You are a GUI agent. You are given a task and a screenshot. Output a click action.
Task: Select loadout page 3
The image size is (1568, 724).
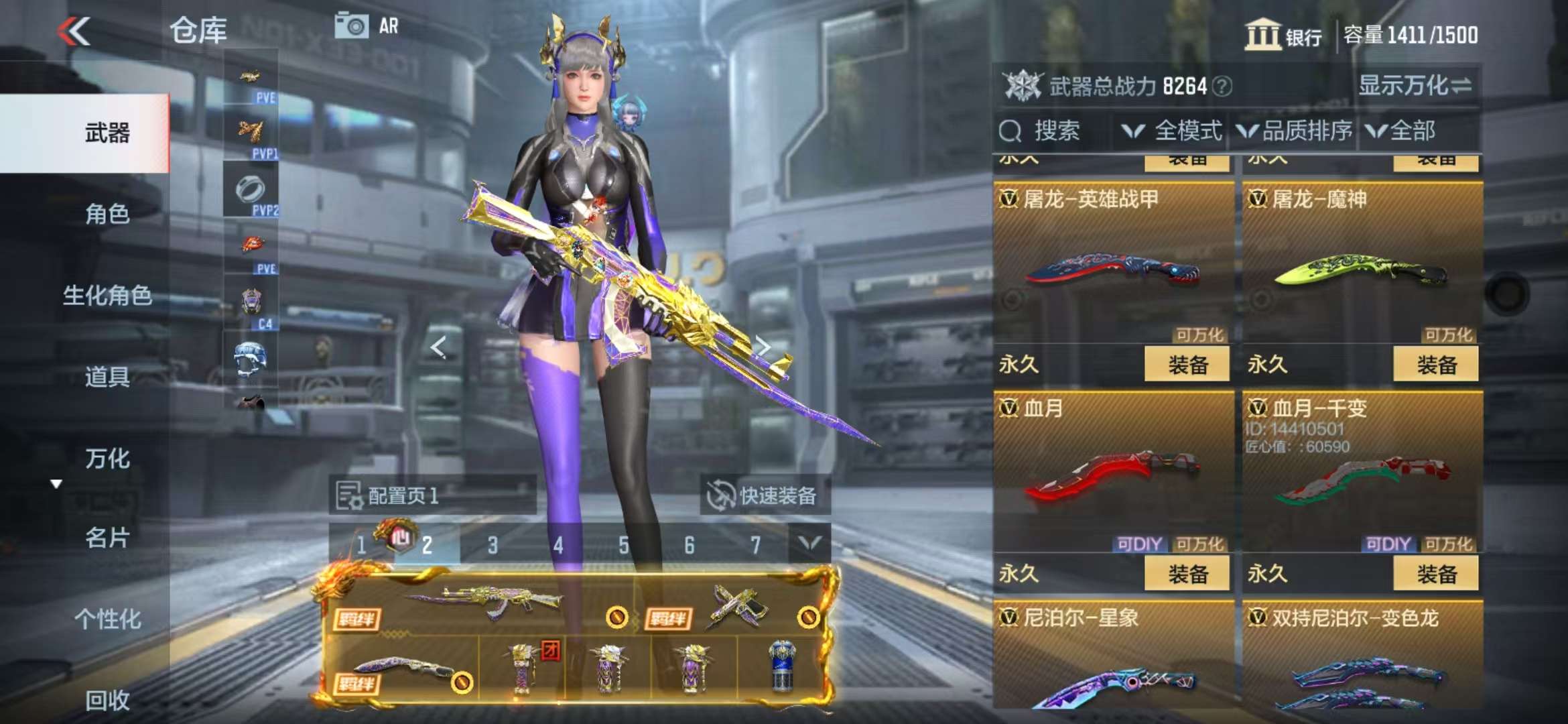click(x=493, y=545)
